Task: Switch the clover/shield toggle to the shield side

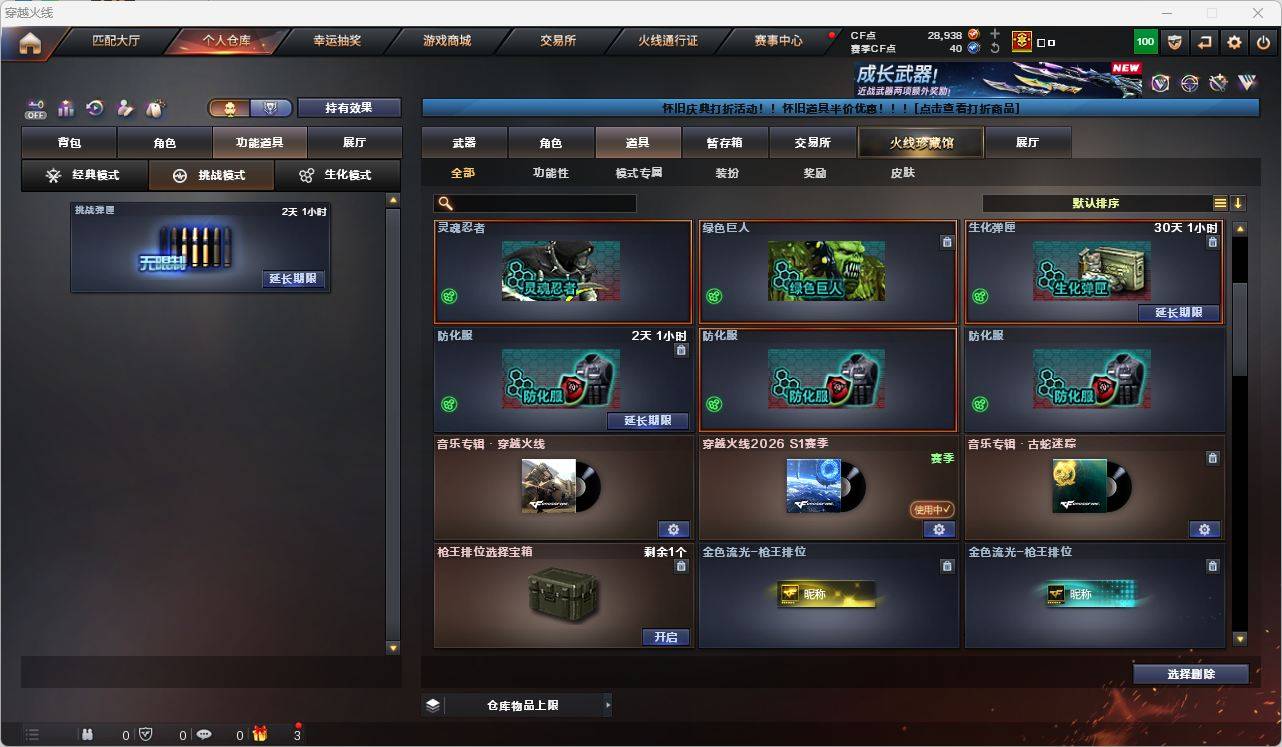Action: tap(272, 107)
